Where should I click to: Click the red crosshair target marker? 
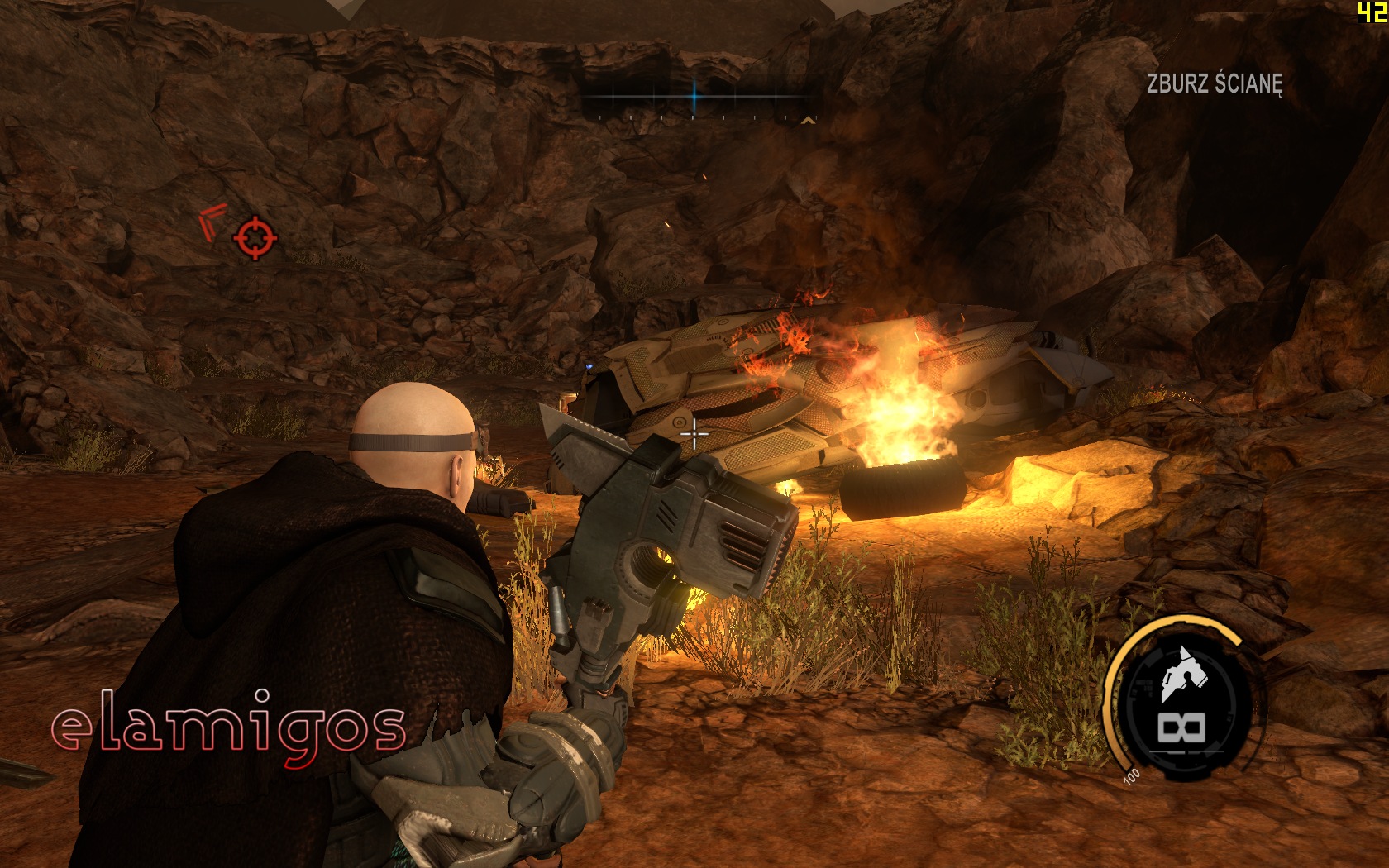click(x=255, y=238)
